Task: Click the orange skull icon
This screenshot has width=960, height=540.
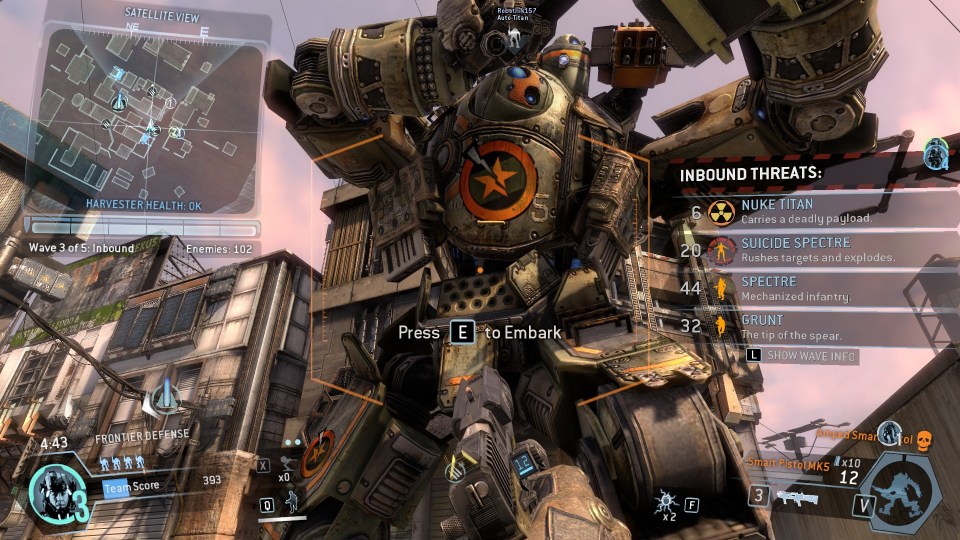Action: point(924,438)
